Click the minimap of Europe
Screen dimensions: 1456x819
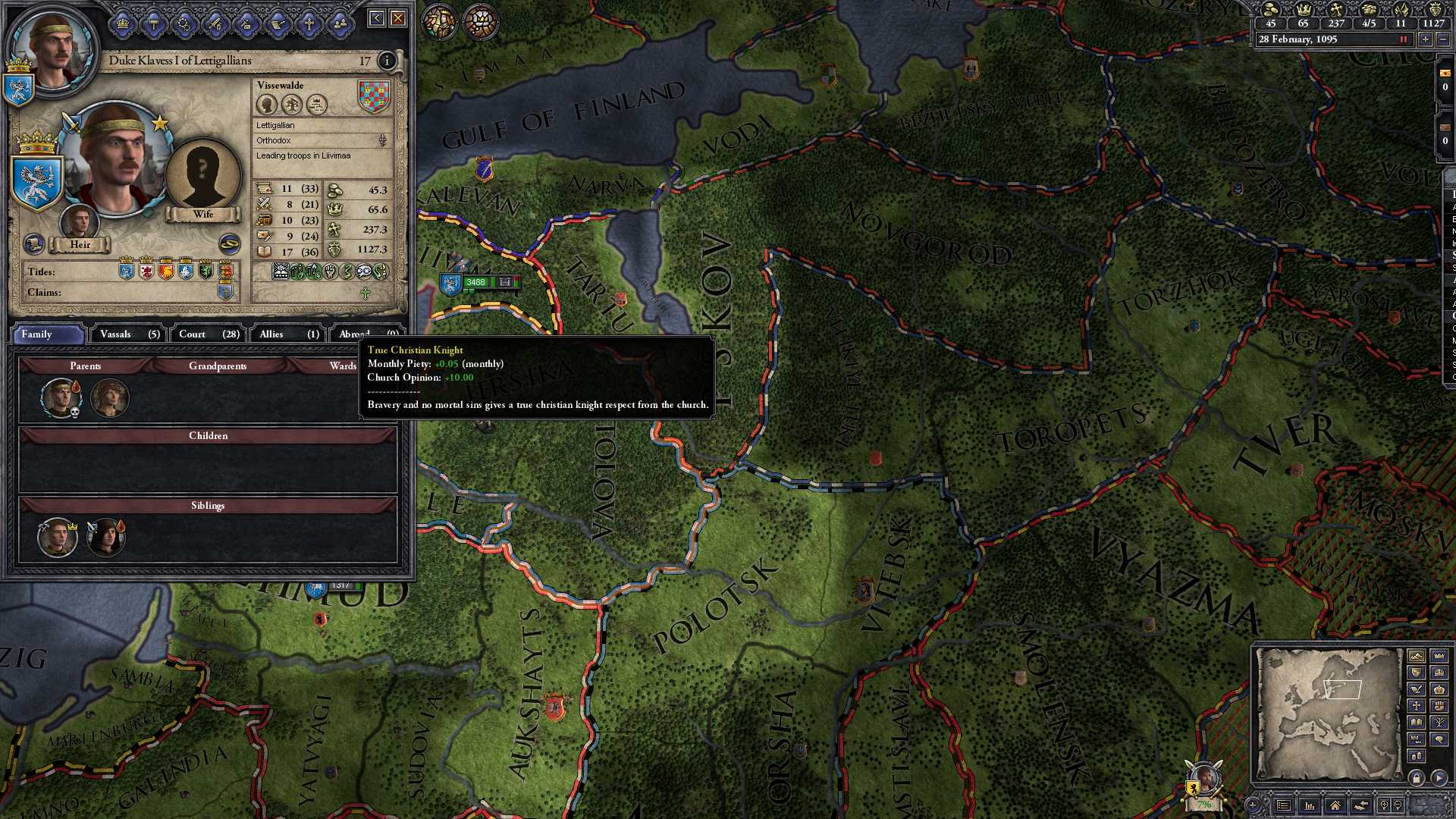[1327, 713]
